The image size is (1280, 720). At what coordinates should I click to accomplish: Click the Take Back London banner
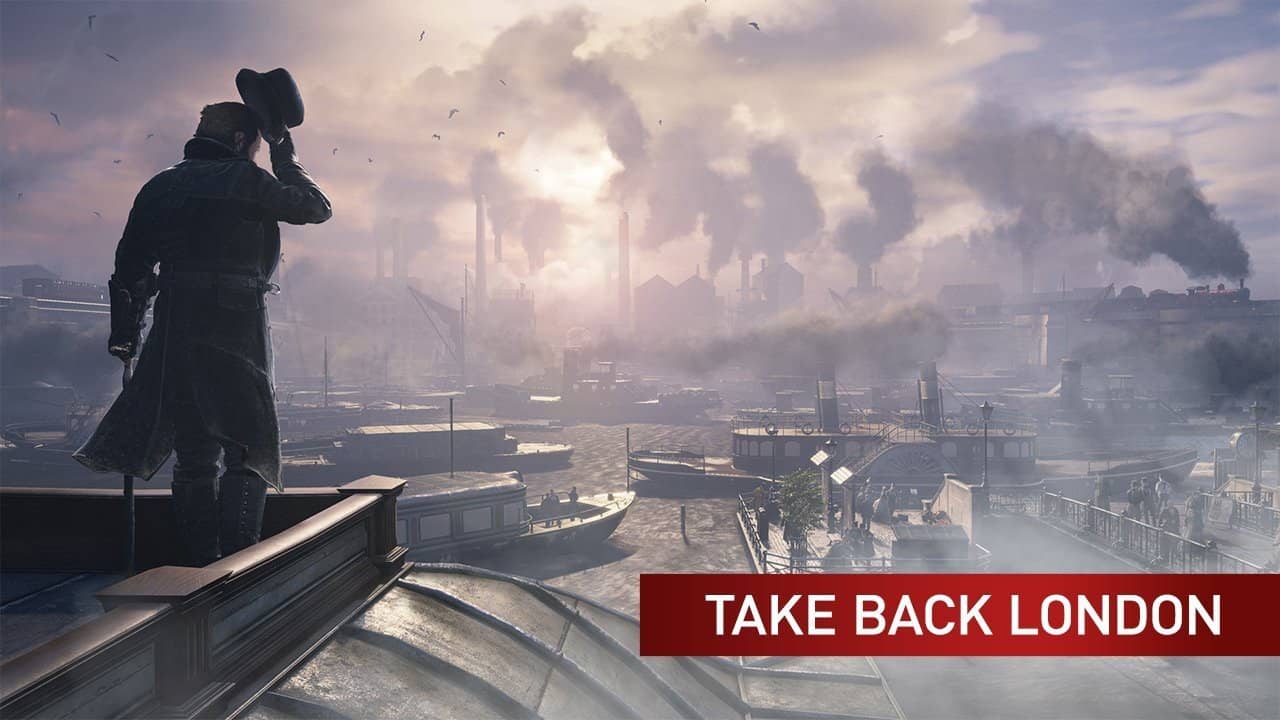point(960,615)
